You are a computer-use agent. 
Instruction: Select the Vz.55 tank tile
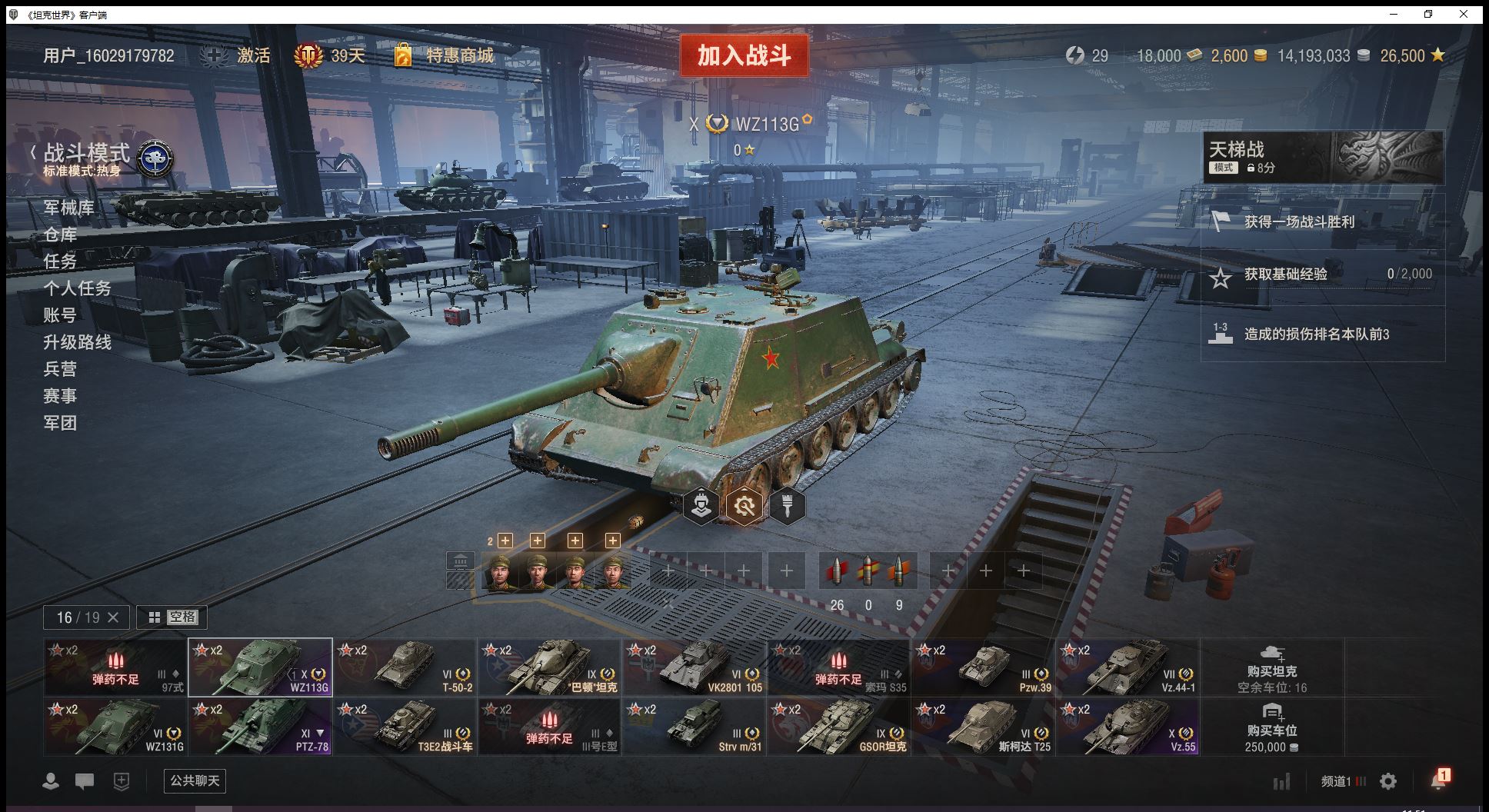(x=1128, y=726)
